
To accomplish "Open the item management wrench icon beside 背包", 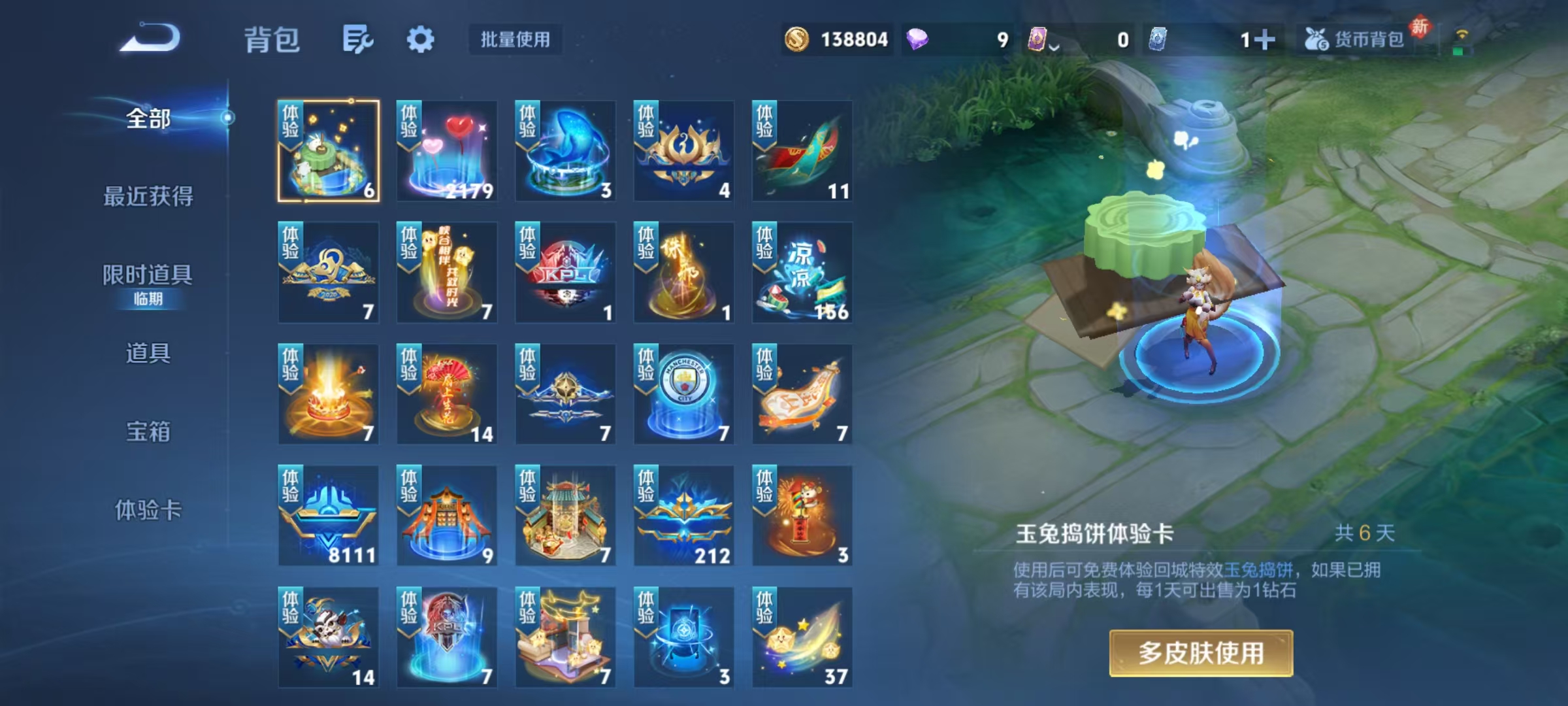I will [x=358, y=39].
